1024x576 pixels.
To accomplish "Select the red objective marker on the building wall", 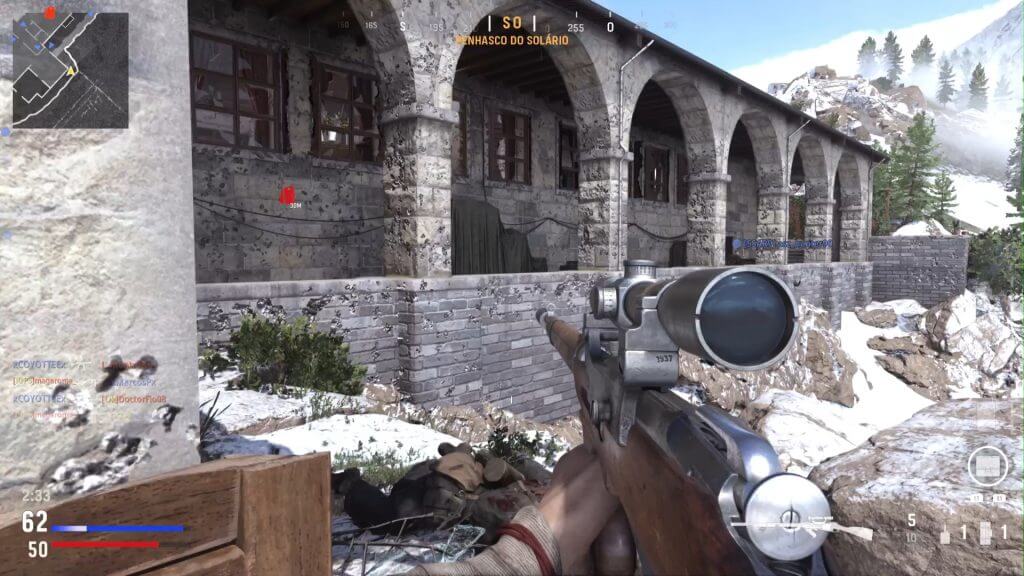I will coord(287,194).
